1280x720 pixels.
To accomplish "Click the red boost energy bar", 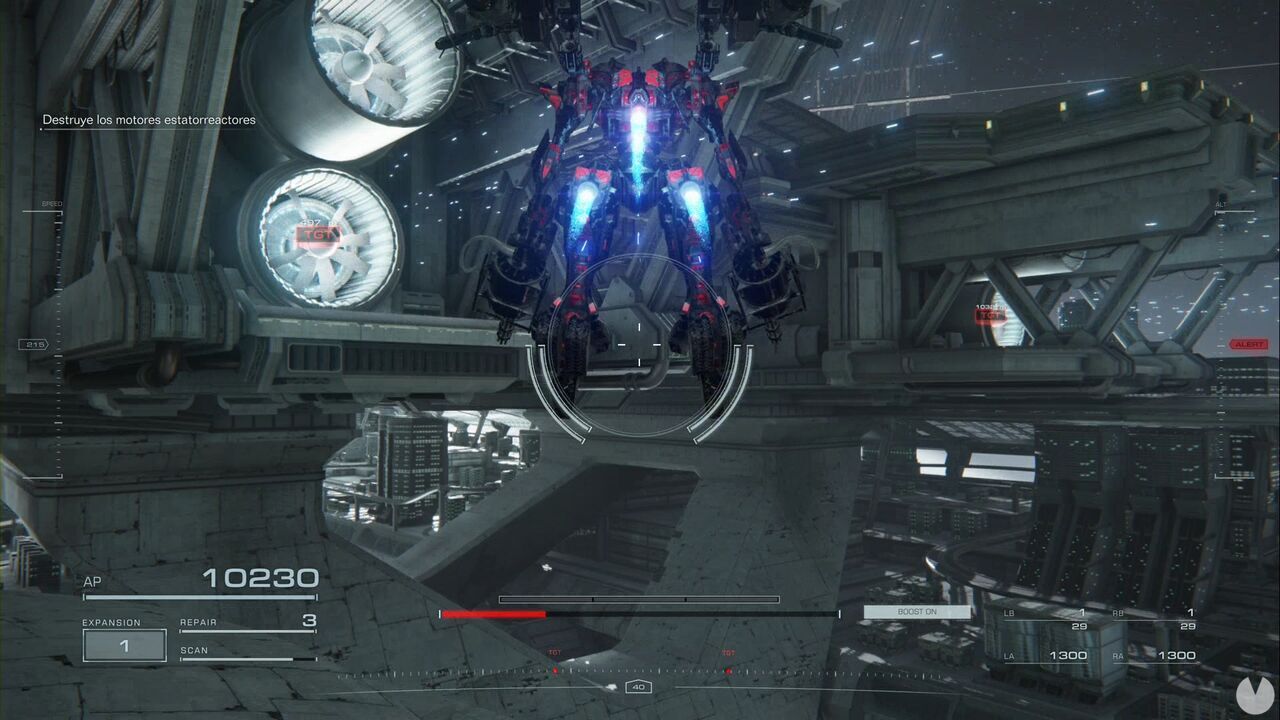I will click(x=495, y=613).
